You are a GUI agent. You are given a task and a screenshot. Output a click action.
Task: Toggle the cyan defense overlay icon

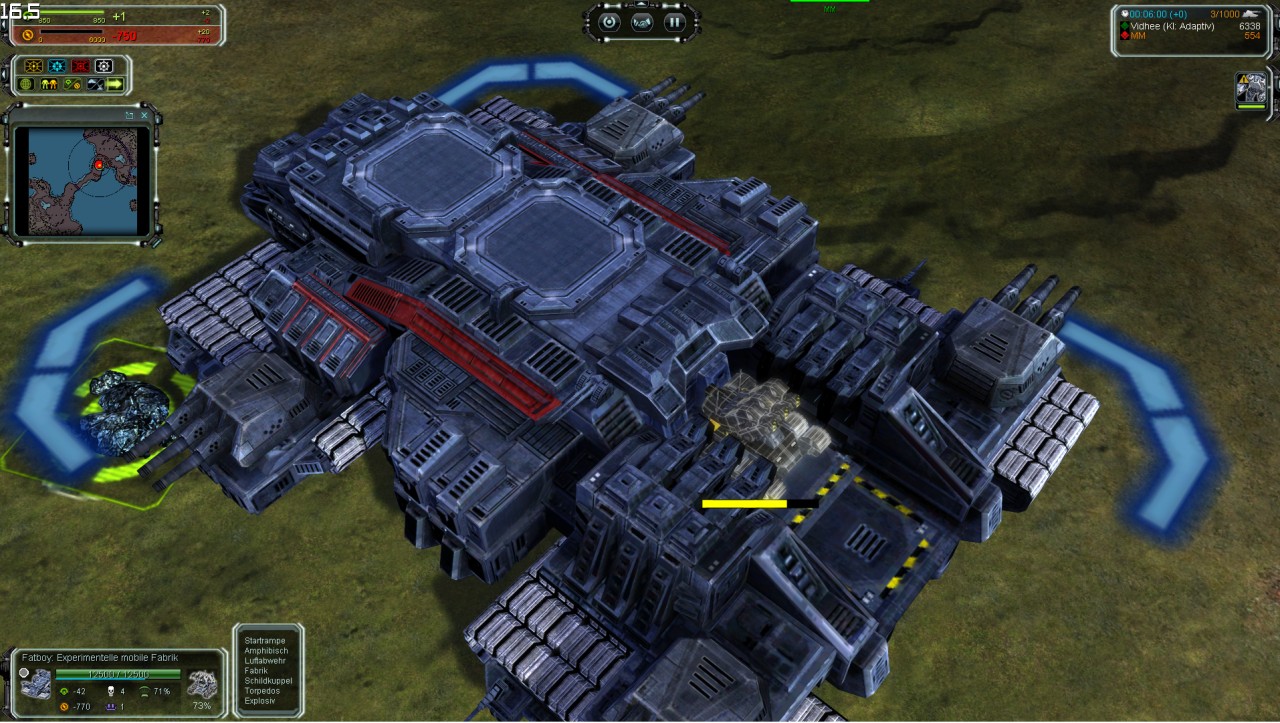coord(57,66)
